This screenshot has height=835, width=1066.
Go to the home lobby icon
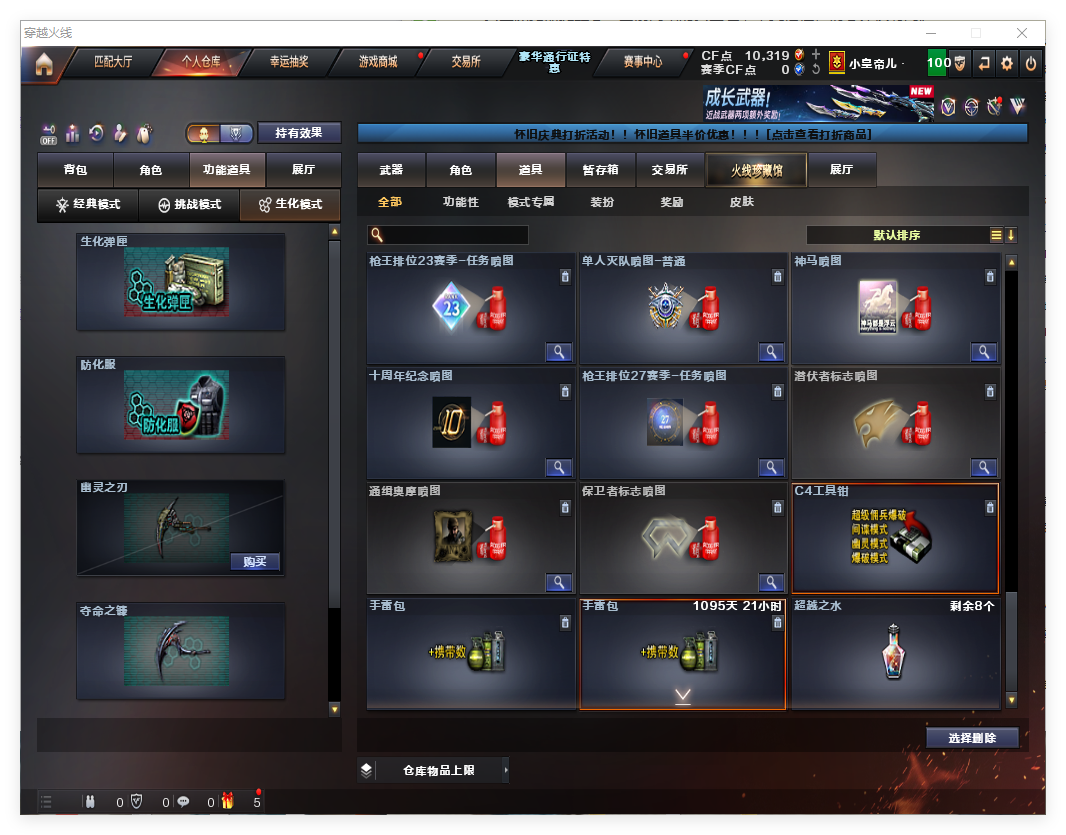[43, 64]
